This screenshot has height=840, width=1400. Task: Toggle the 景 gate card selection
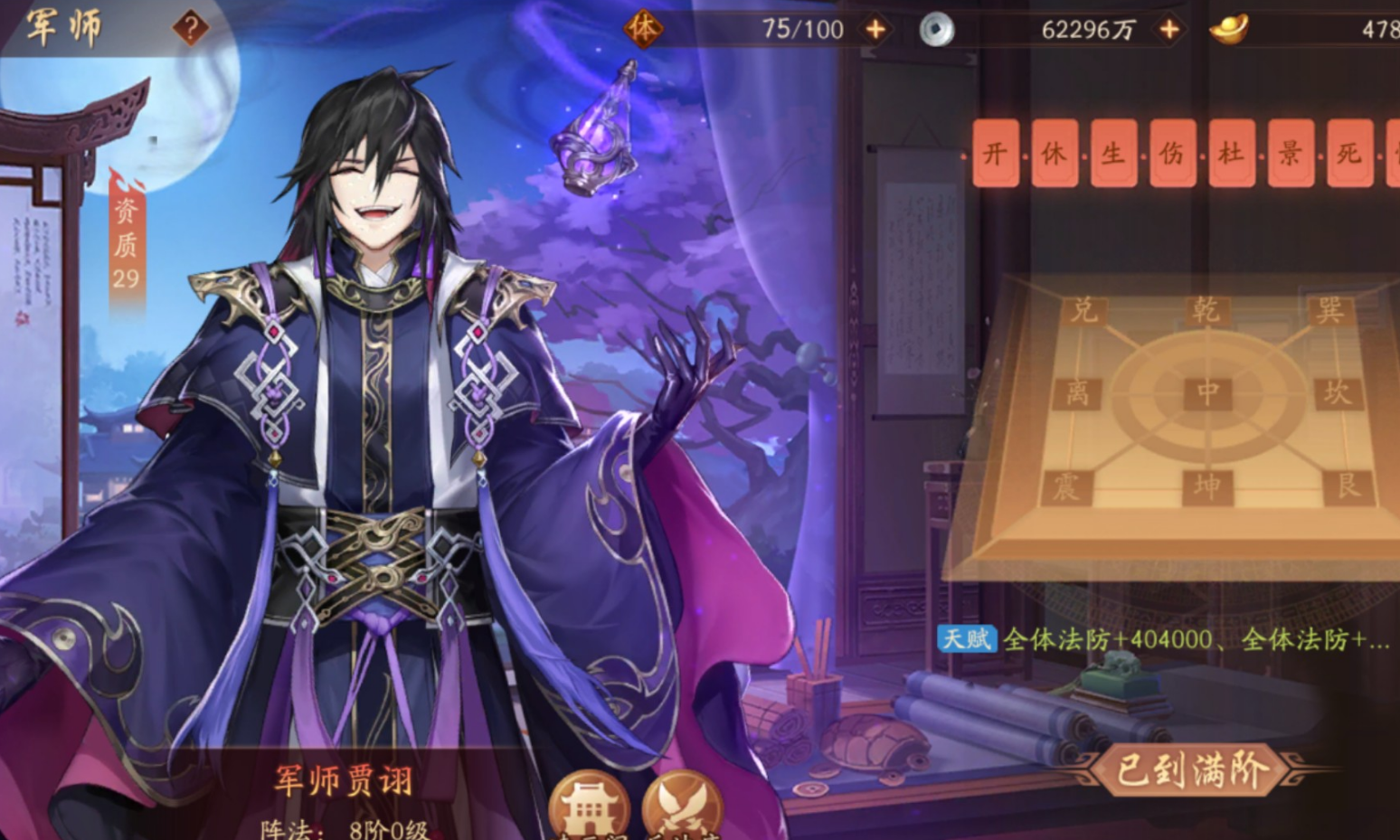[x=1290, y=154]
